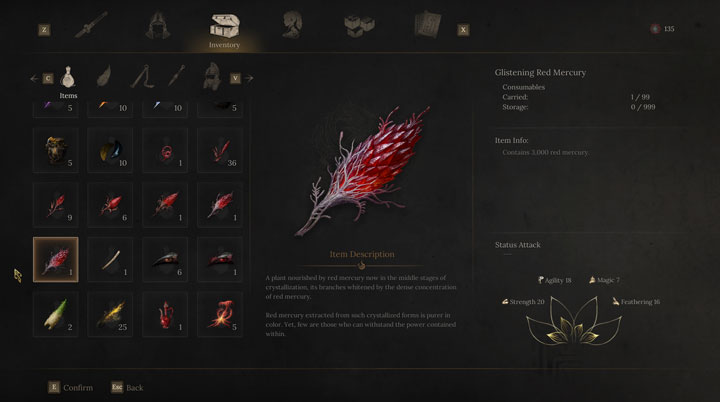Image resolution: width=720 pixels, height=402 pixels.
Task: Select the Inventory chest tab
Action: point(224,24)
